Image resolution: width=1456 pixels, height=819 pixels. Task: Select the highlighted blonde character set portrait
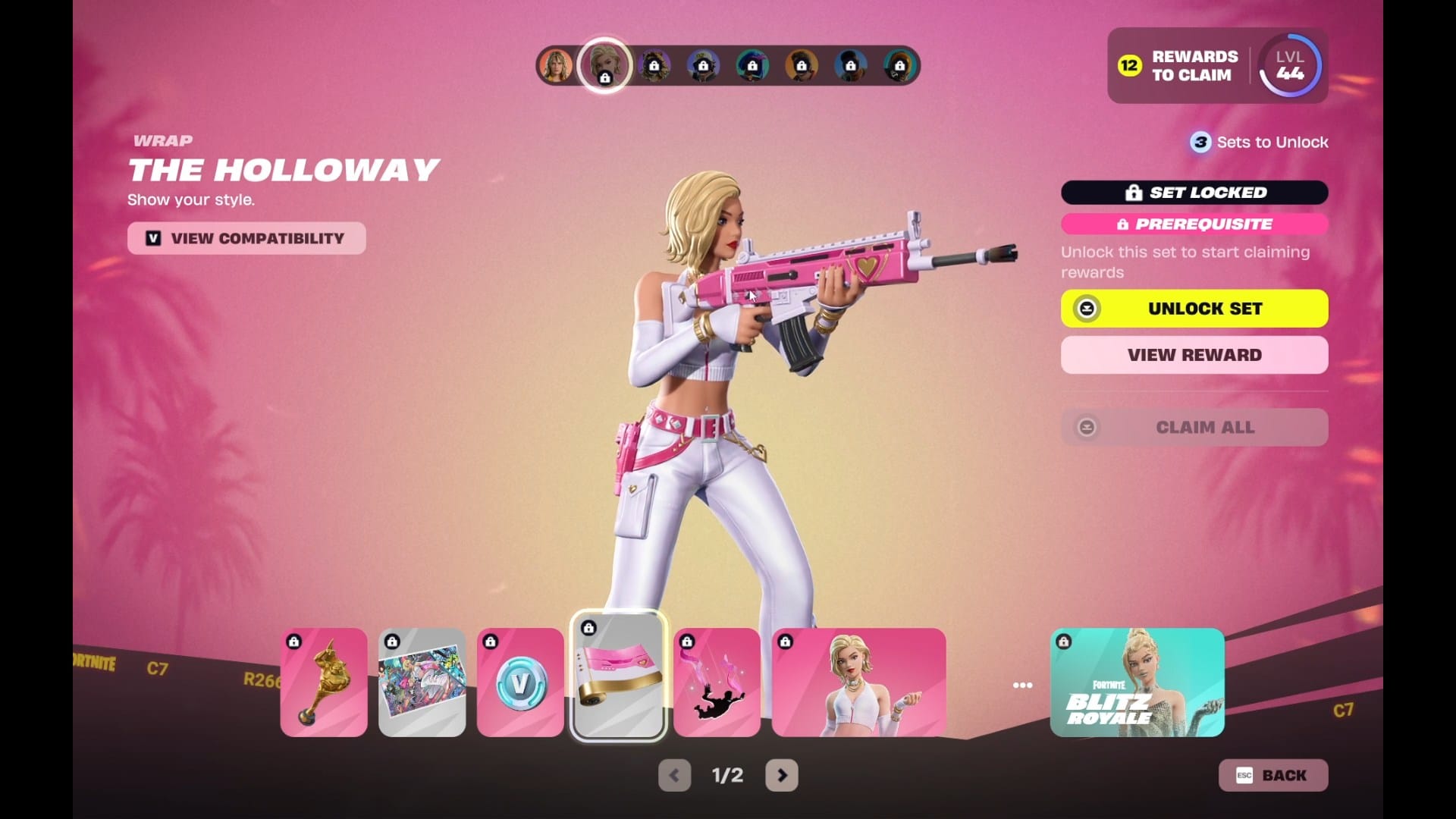point(604,65)
